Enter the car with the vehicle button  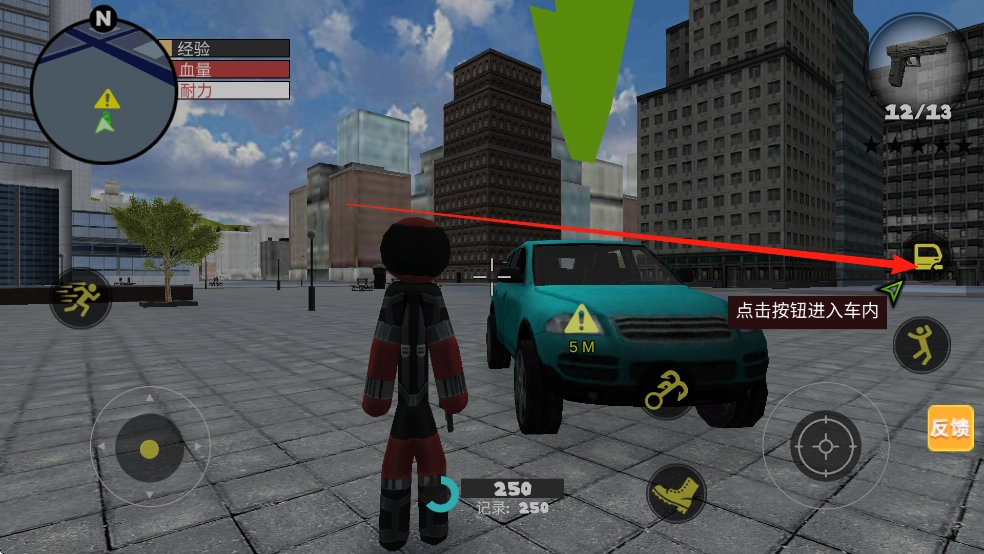pyautogui.click(x=926, y=258)
